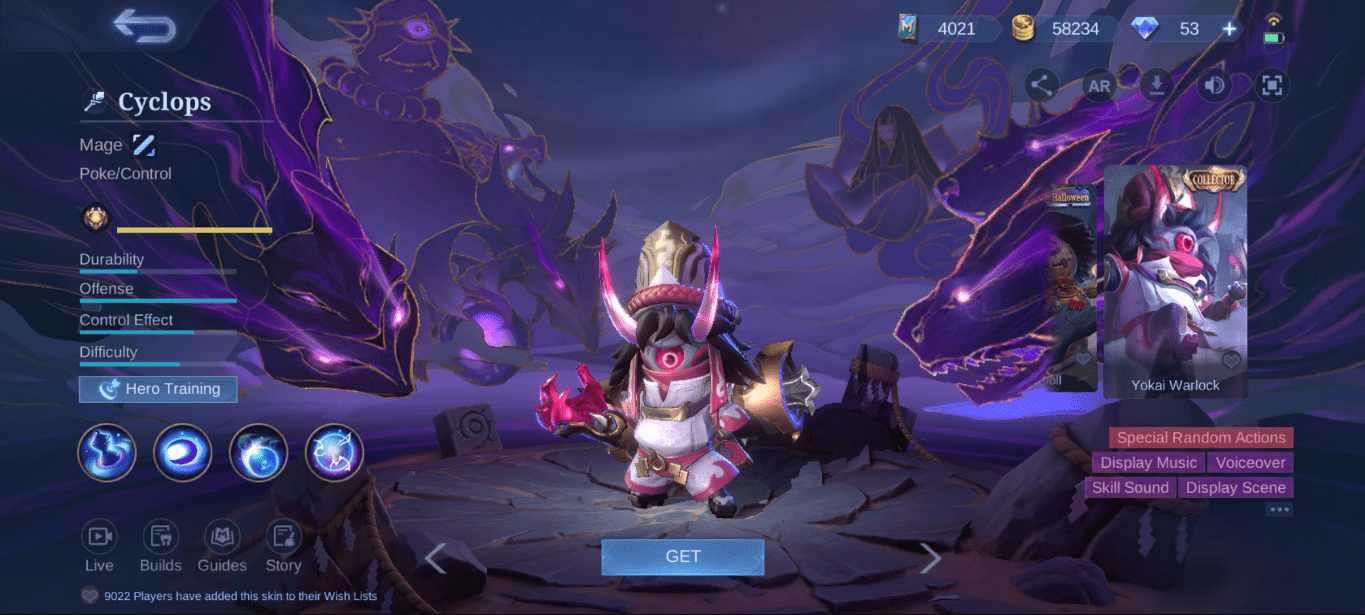Get the Yokai Warlock skin
Screen dimensions: 1365x615
pos(682,557)
